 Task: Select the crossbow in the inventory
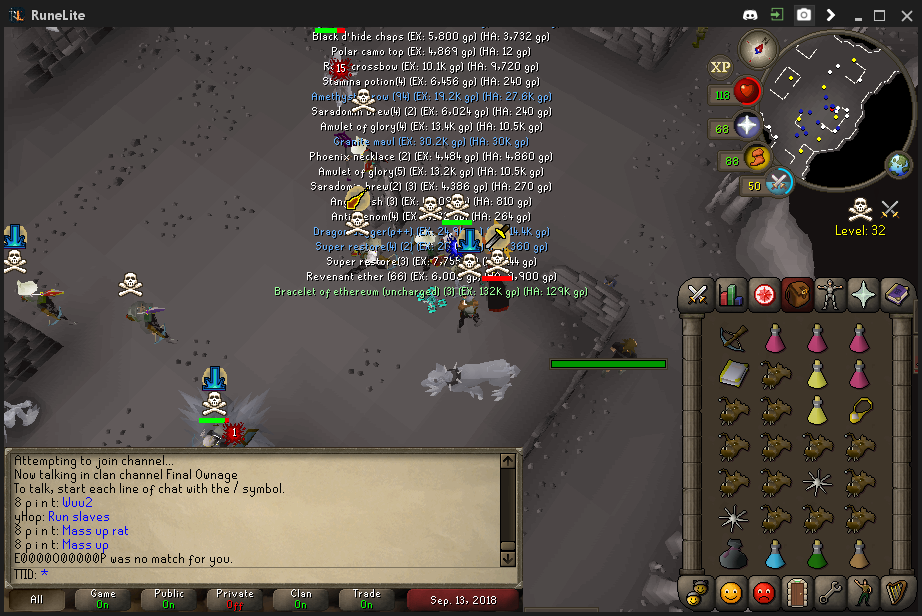tap(731, 337)
